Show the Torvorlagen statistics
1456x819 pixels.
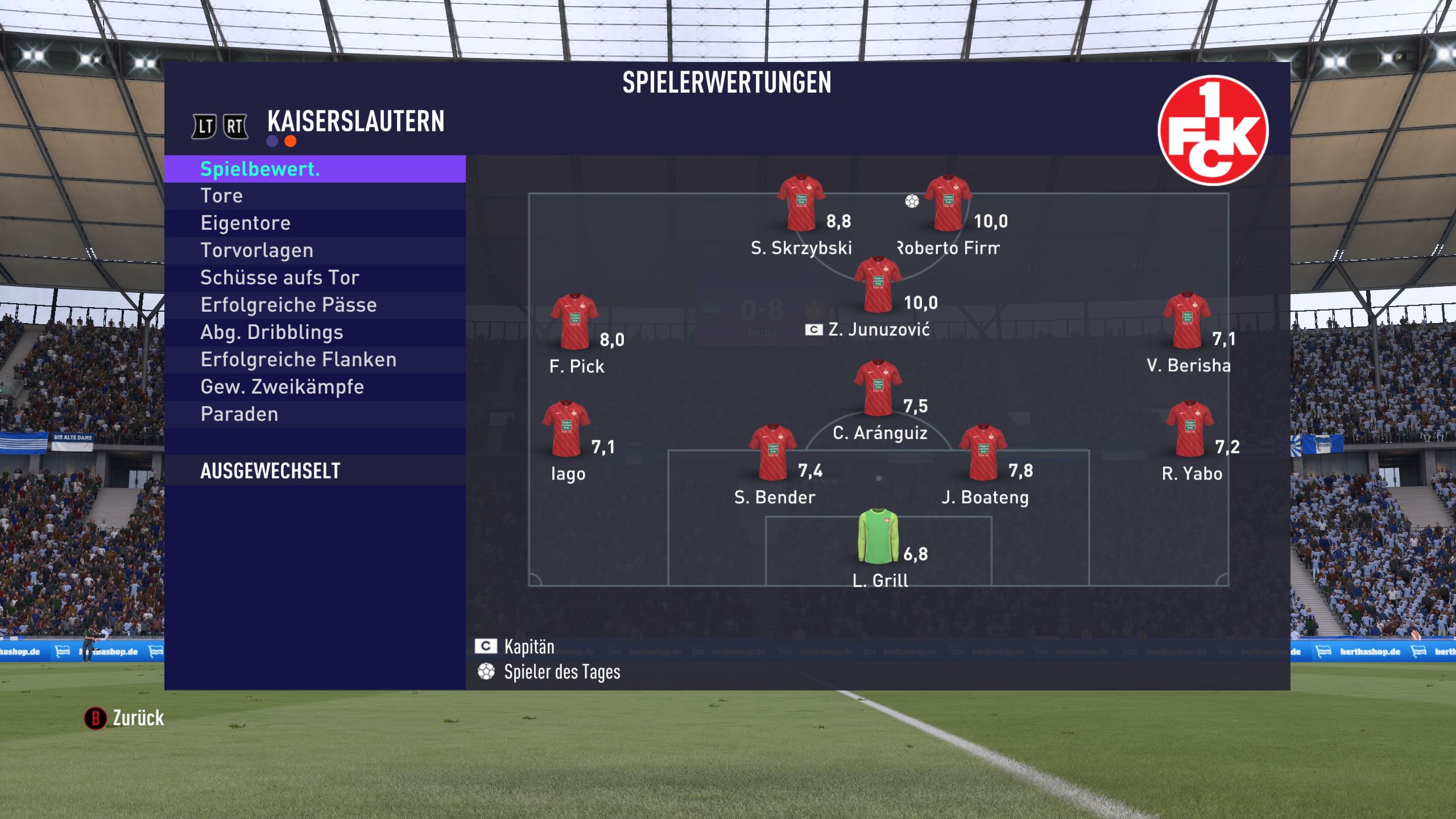315,250
